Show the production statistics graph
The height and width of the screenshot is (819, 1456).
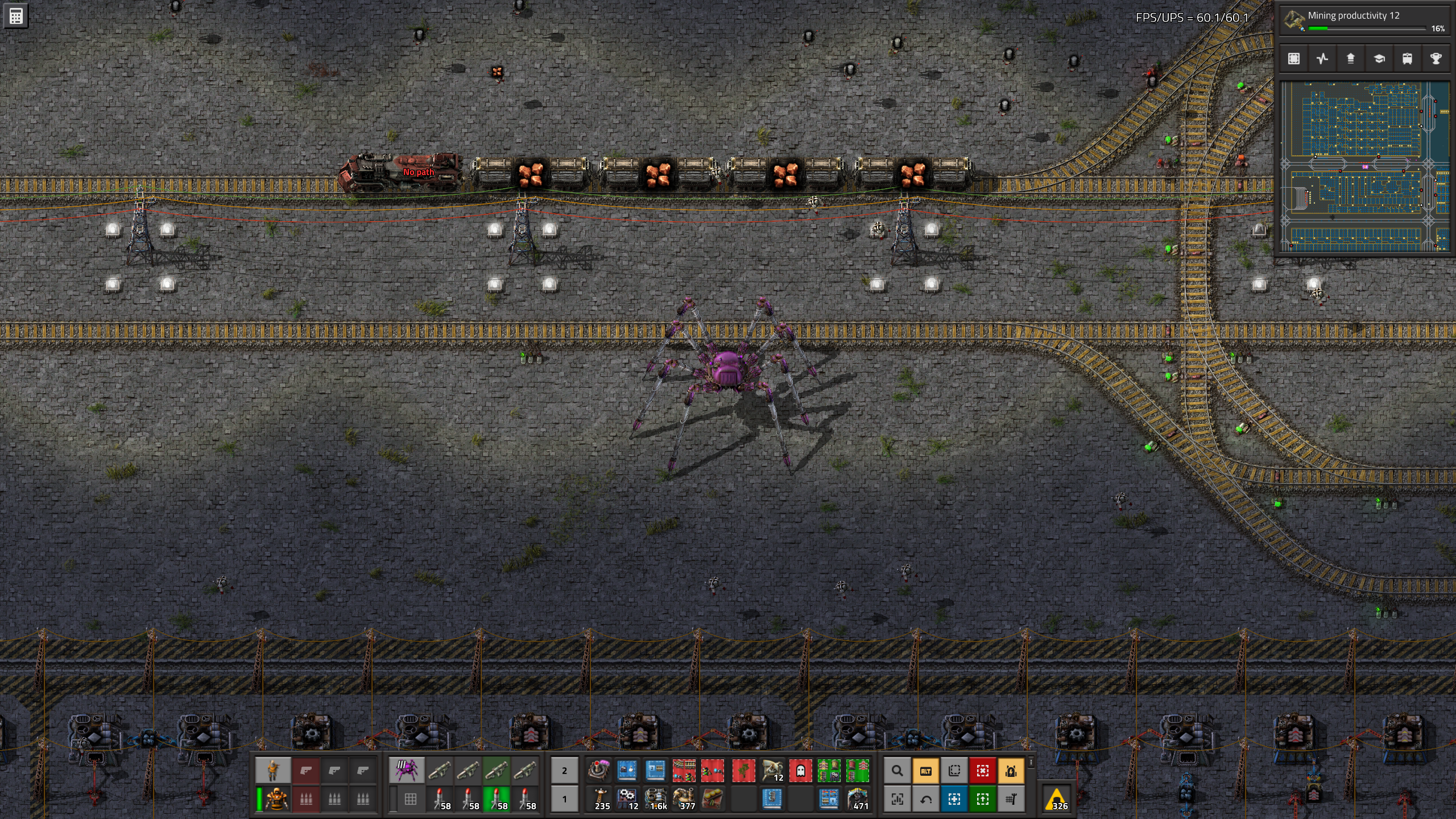tap(1322, 59)
